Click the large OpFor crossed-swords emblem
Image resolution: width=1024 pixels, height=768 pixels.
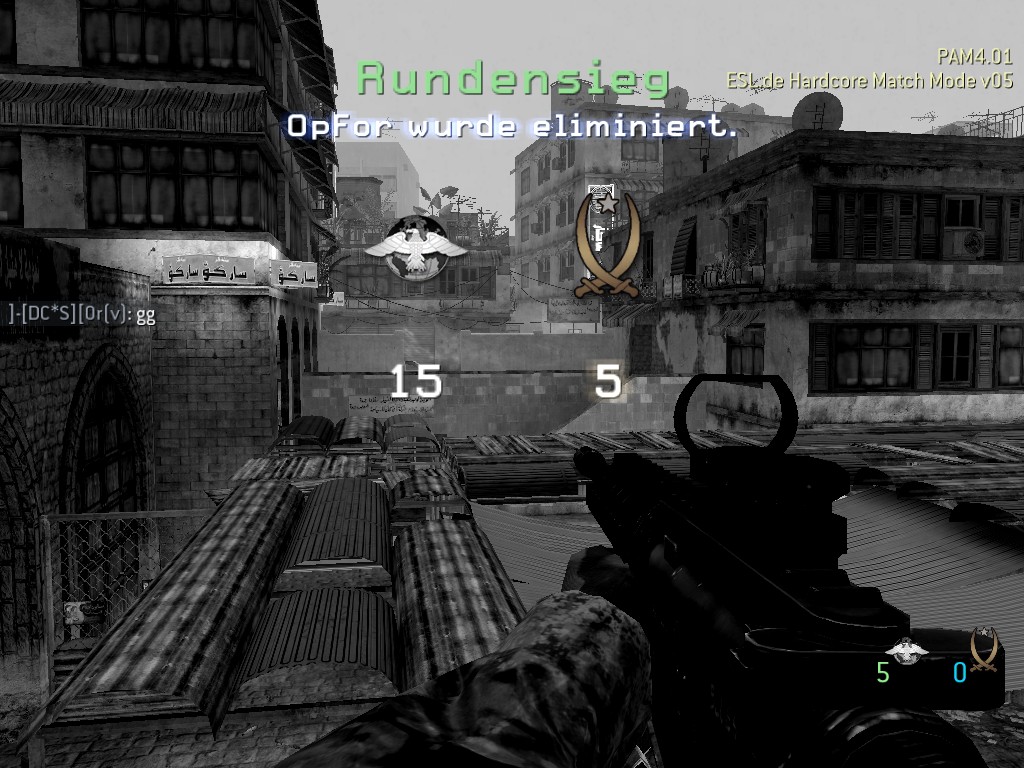point(607,245)
